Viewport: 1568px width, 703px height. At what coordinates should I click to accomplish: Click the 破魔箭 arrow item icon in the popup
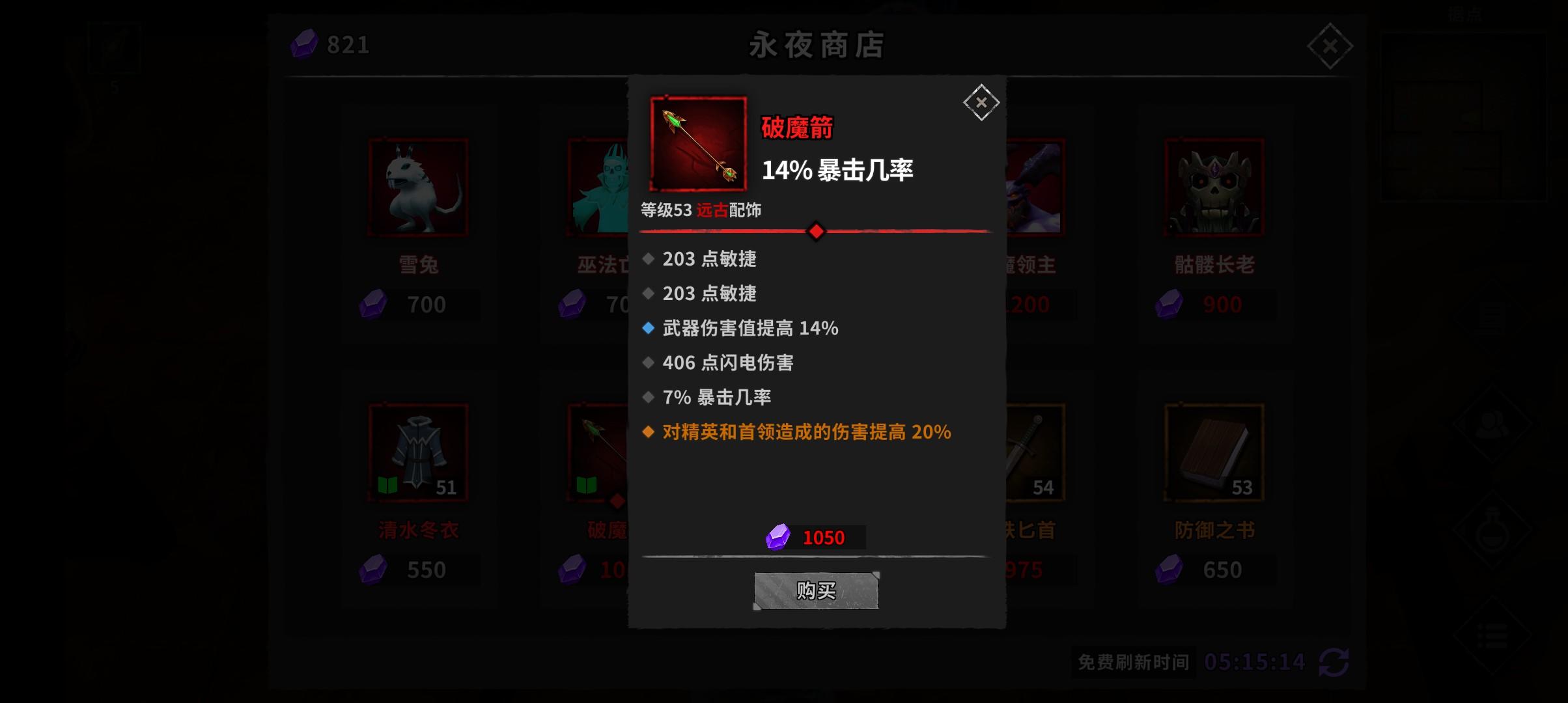(697, 143)
